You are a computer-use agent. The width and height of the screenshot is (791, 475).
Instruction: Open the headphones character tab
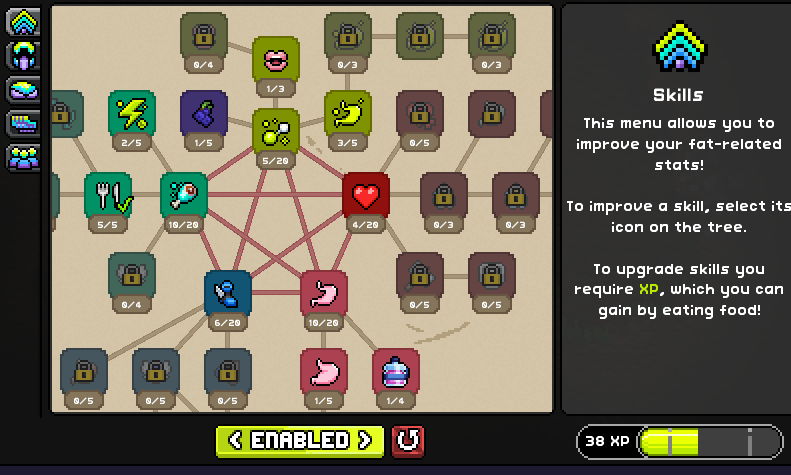[23, 56]
